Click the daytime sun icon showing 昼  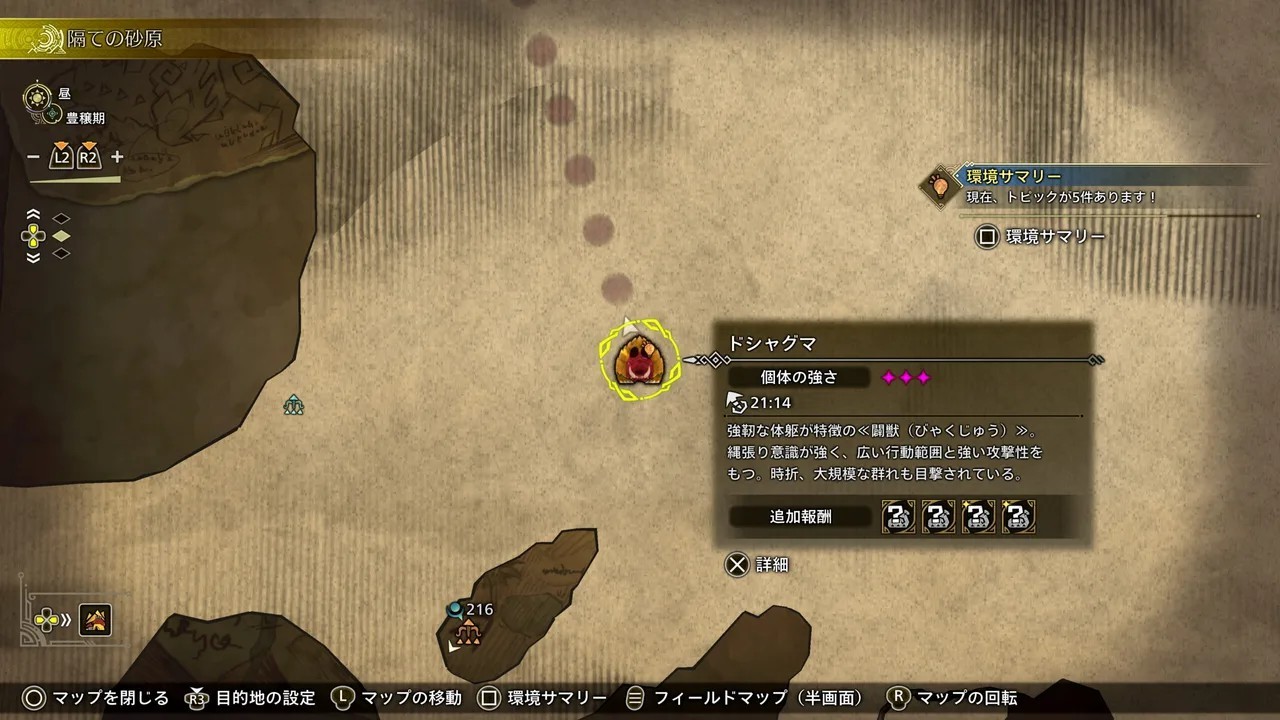tap(36, 100)
